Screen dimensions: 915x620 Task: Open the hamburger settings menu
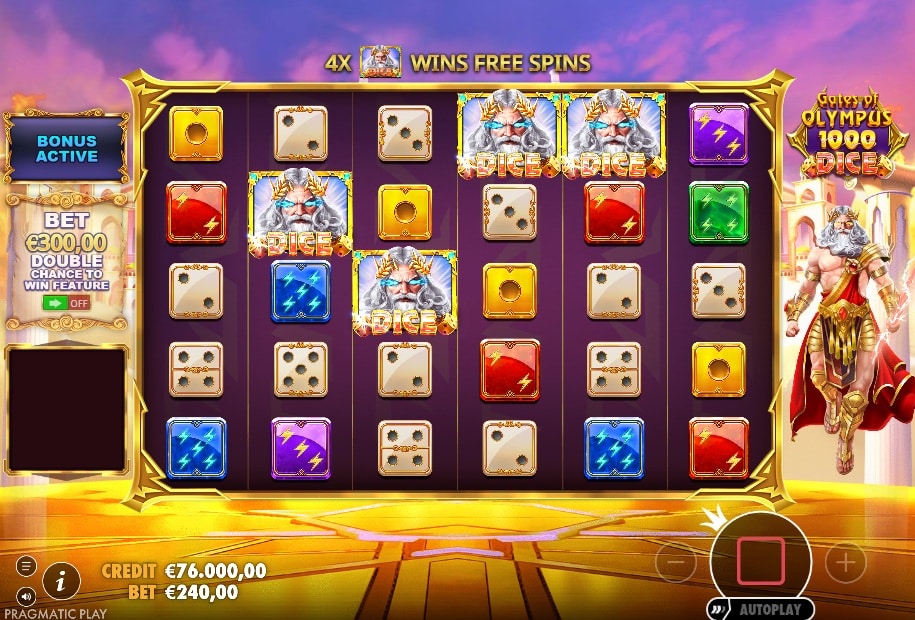click(x=27, y=566)
